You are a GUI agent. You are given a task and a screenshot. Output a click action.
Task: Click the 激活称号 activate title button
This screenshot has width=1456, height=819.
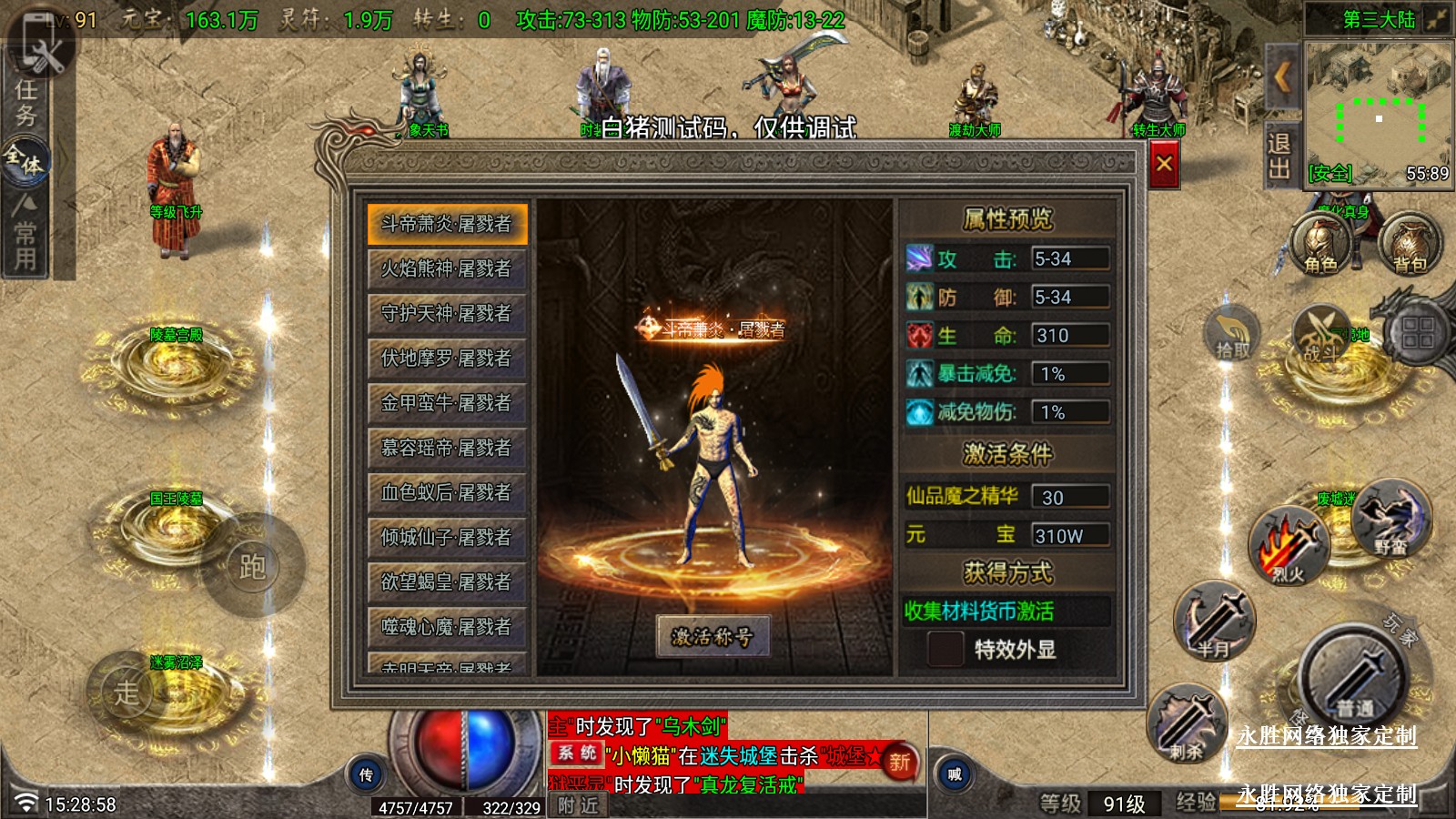coord(713,636)
